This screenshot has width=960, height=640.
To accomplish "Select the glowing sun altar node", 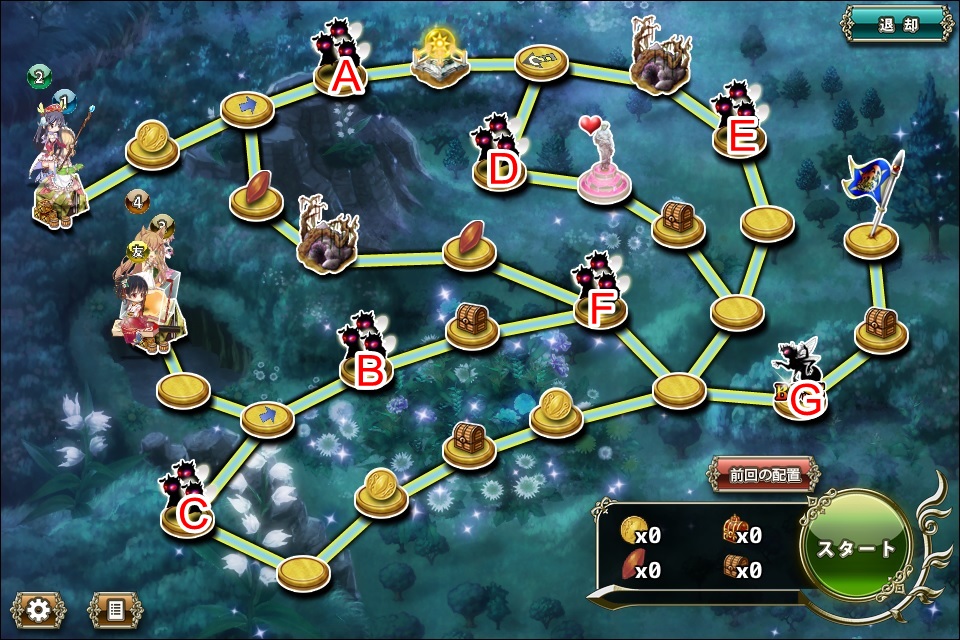I will 441,60.
